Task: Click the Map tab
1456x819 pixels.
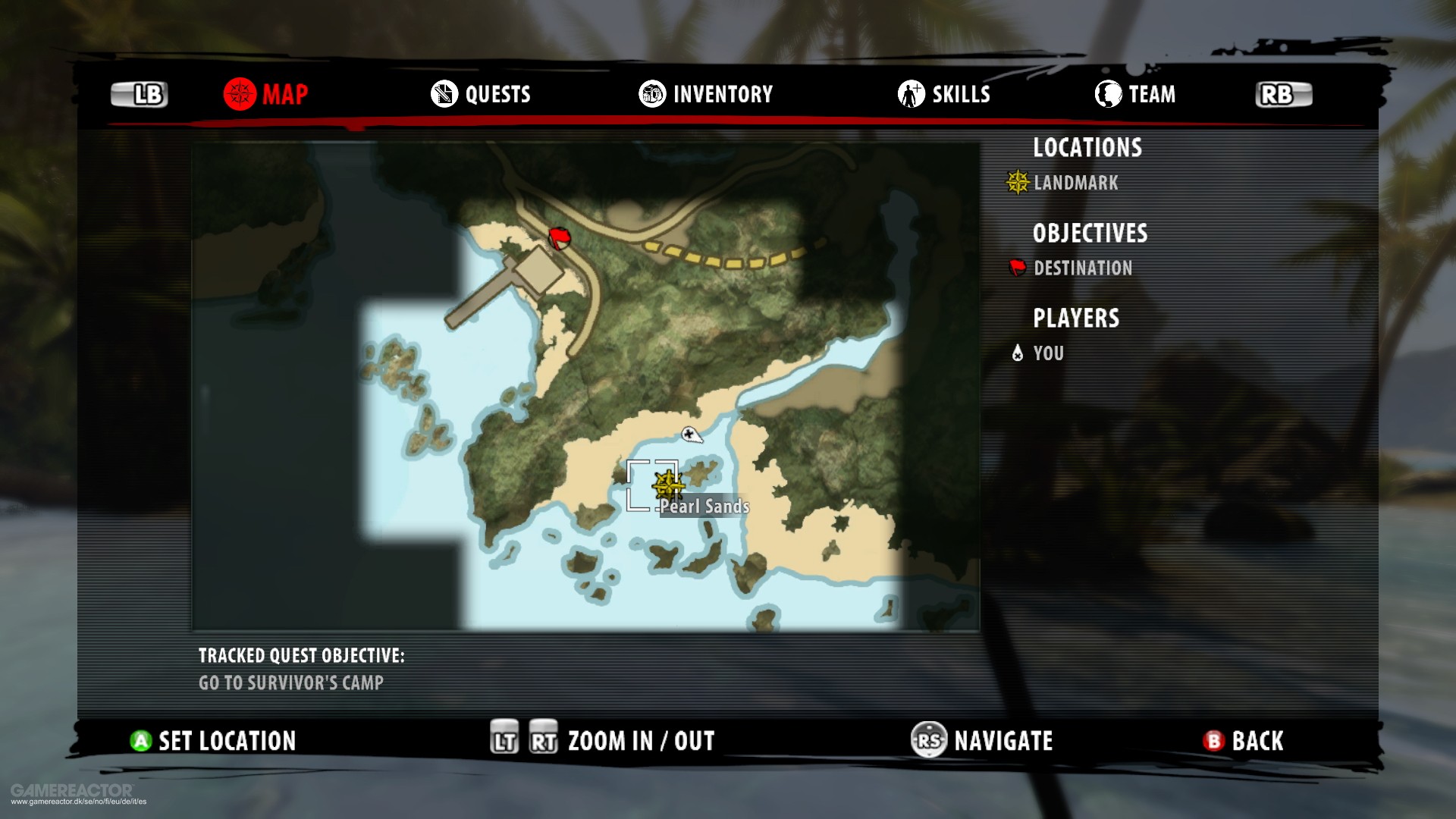Action: pos(266,94)
